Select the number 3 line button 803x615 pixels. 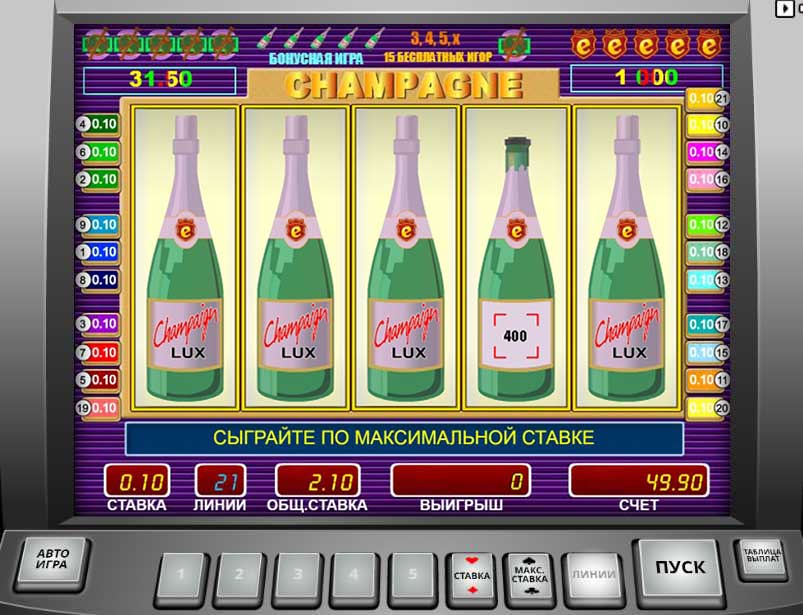[298, 576]
